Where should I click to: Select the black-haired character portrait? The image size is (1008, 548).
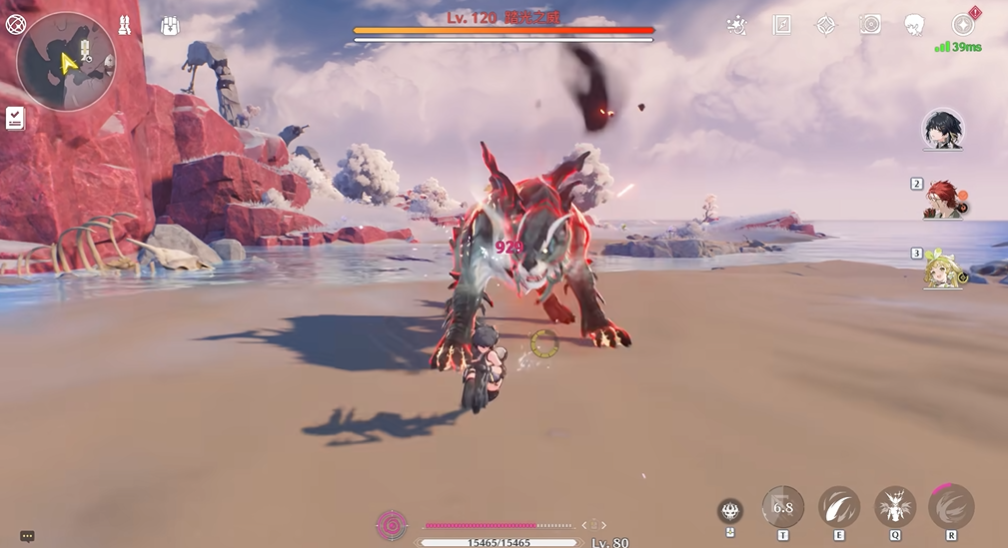943,130
